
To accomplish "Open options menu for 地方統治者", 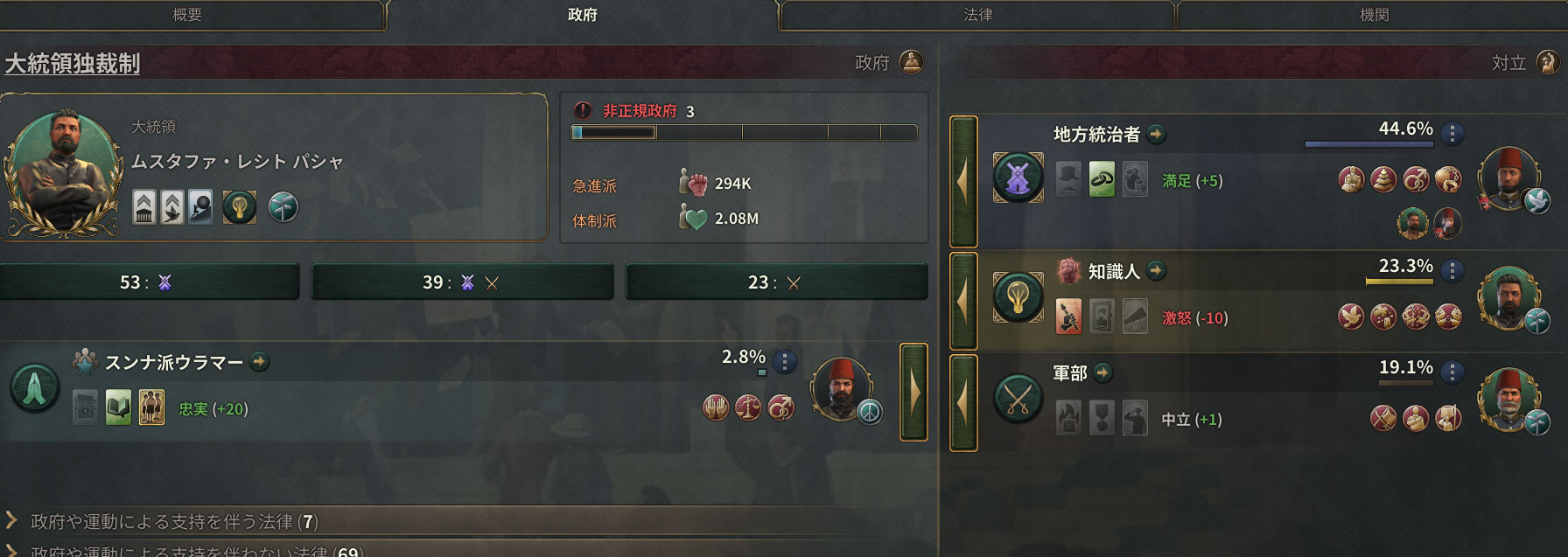I will [x=1452, y=133].
